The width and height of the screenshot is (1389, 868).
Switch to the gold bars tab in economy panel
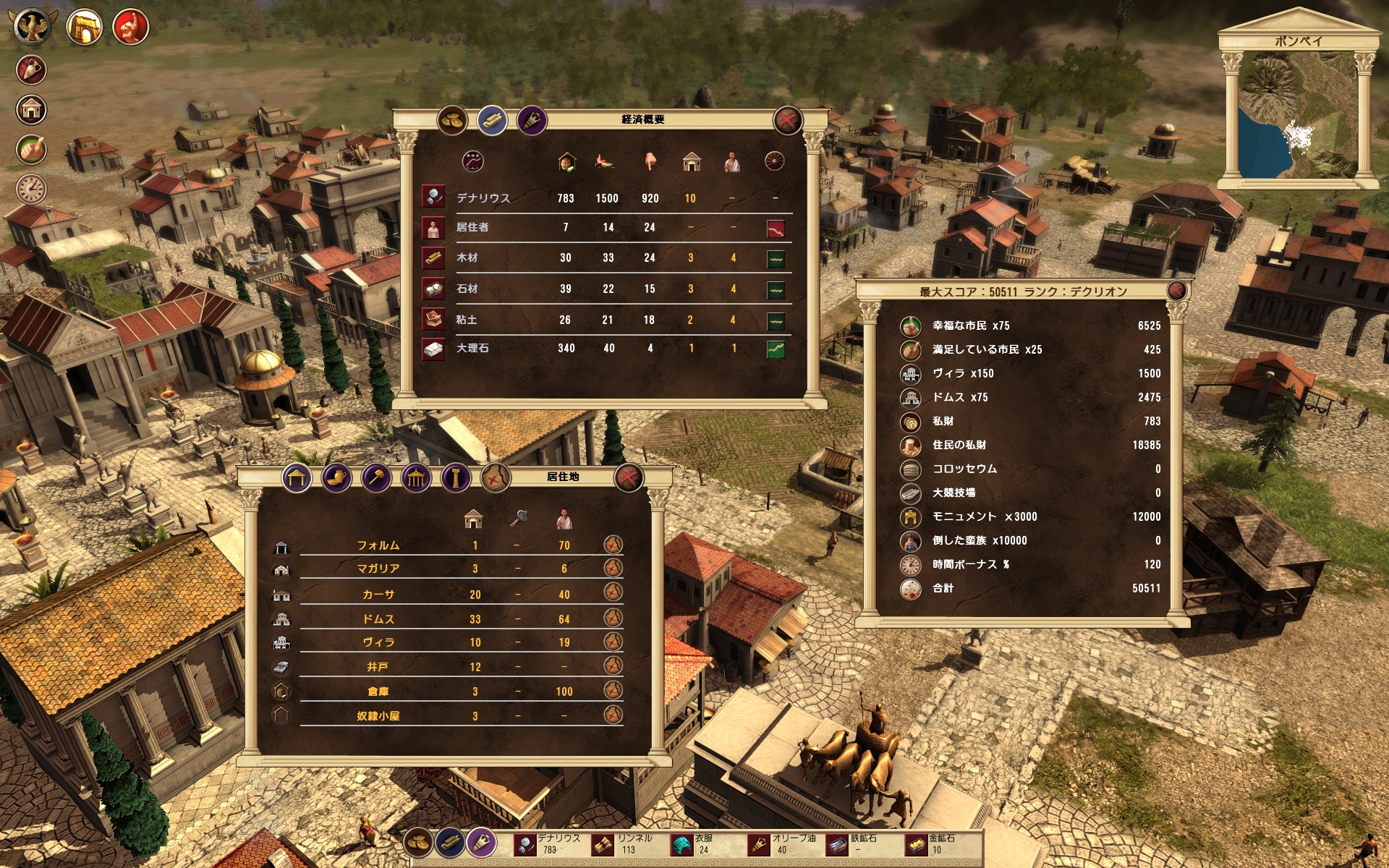[492, 120]
